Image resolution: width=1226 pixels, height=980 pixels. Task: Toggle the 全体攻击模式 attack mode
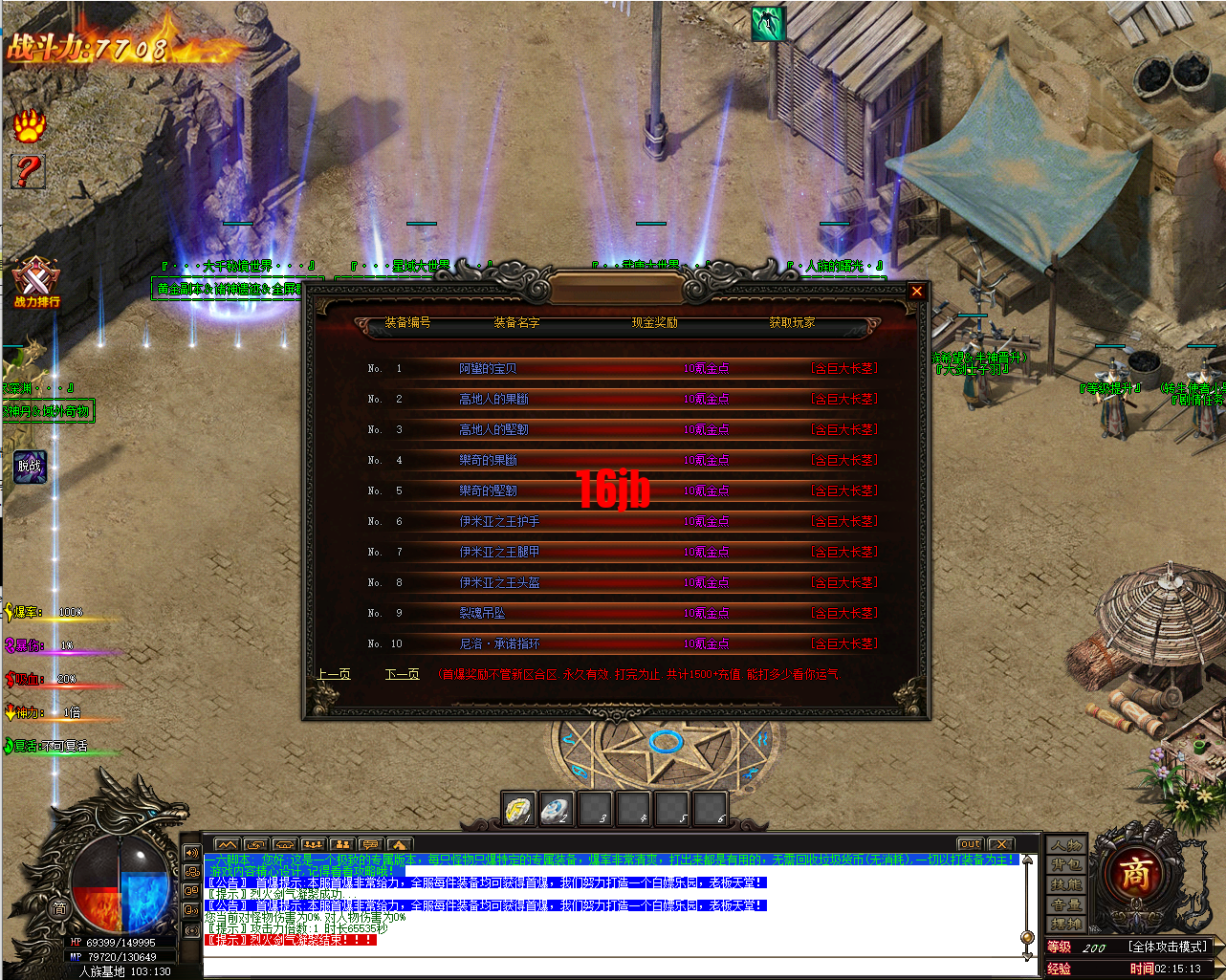[1168, 947]
